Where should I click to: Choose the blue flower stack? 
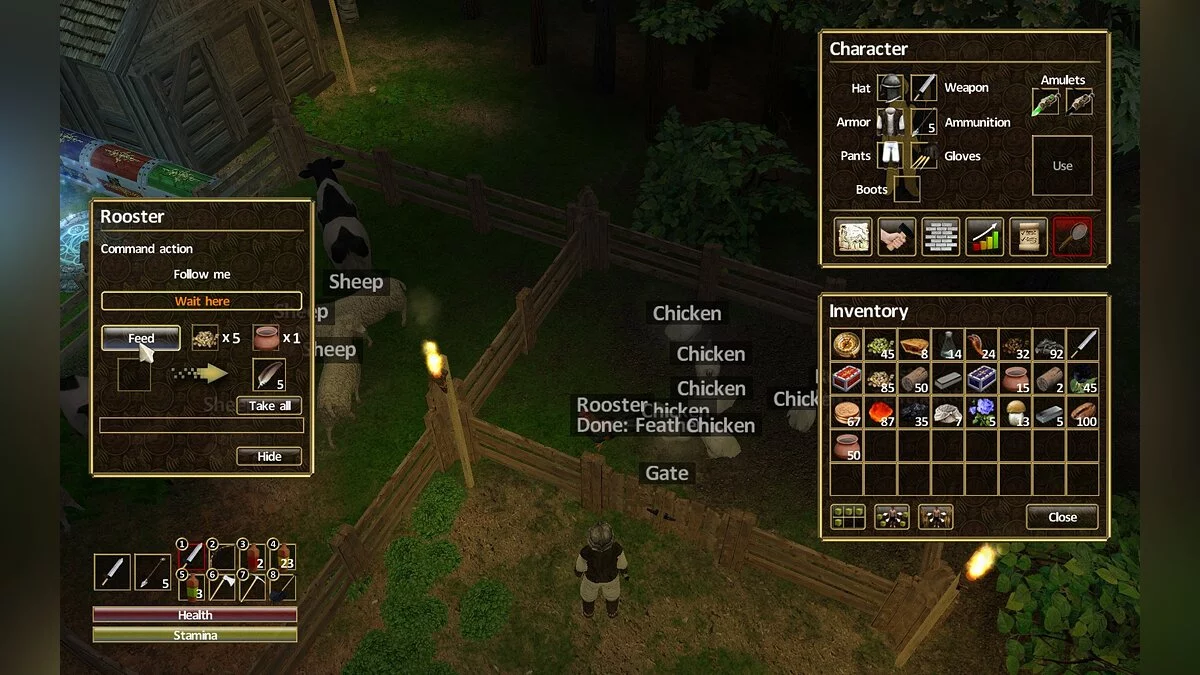[982, 412]
